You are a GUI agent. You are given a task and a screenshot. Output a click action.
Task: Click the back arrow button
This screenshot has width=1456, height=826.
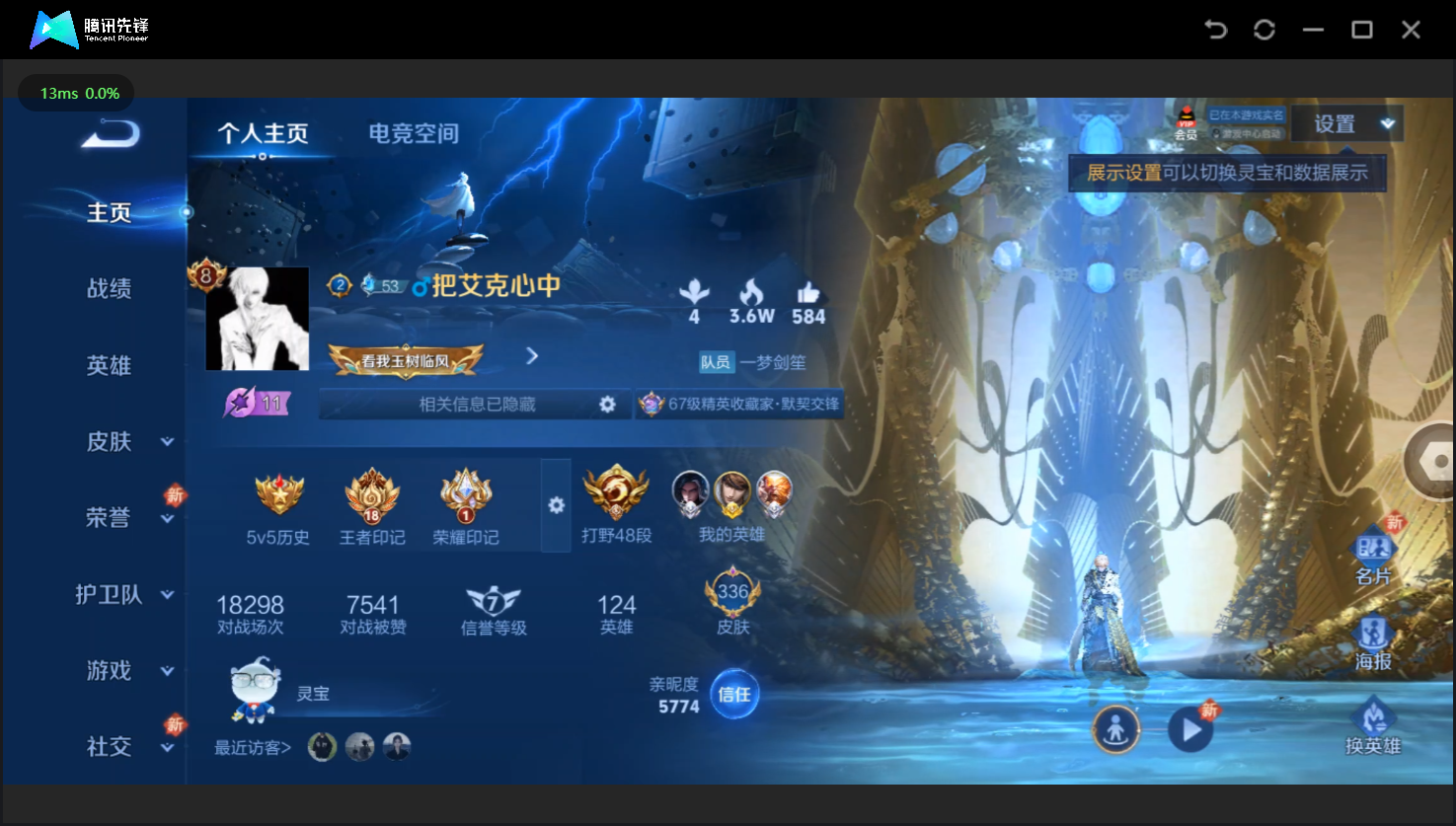click(110, 133)
